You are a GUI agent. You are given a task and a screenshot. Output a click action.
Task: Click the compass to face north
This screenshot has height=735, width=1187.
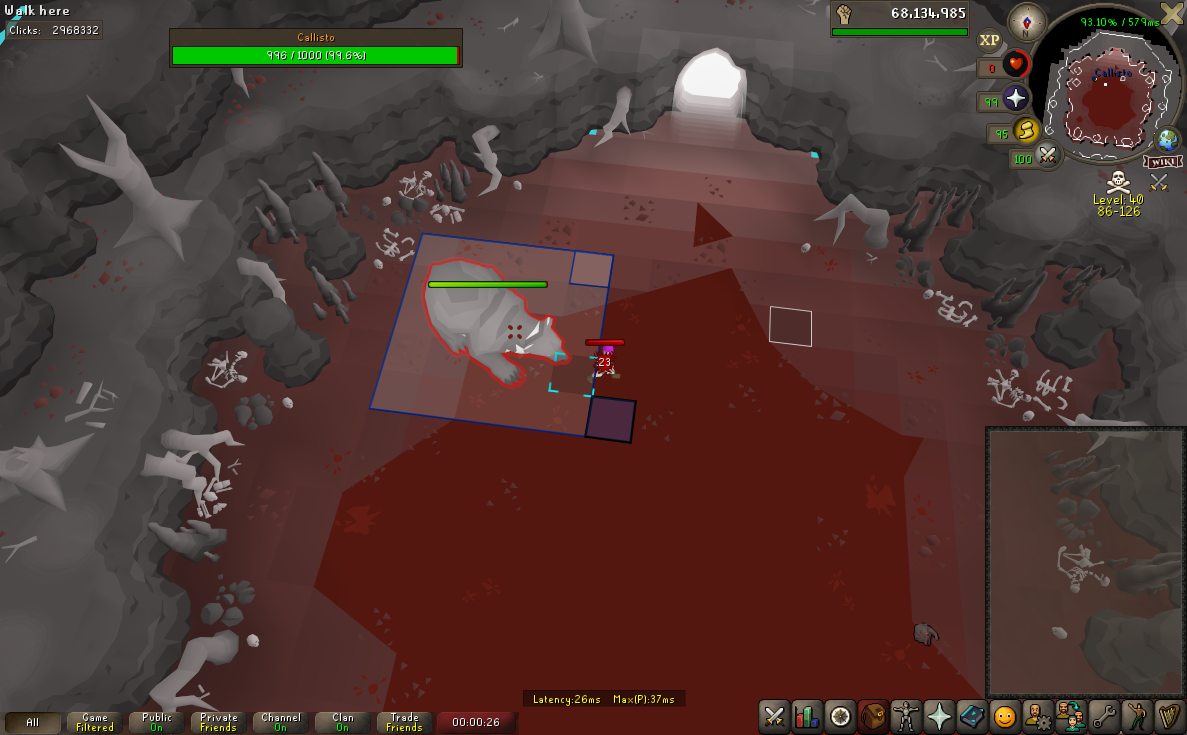click(1027, 21)
